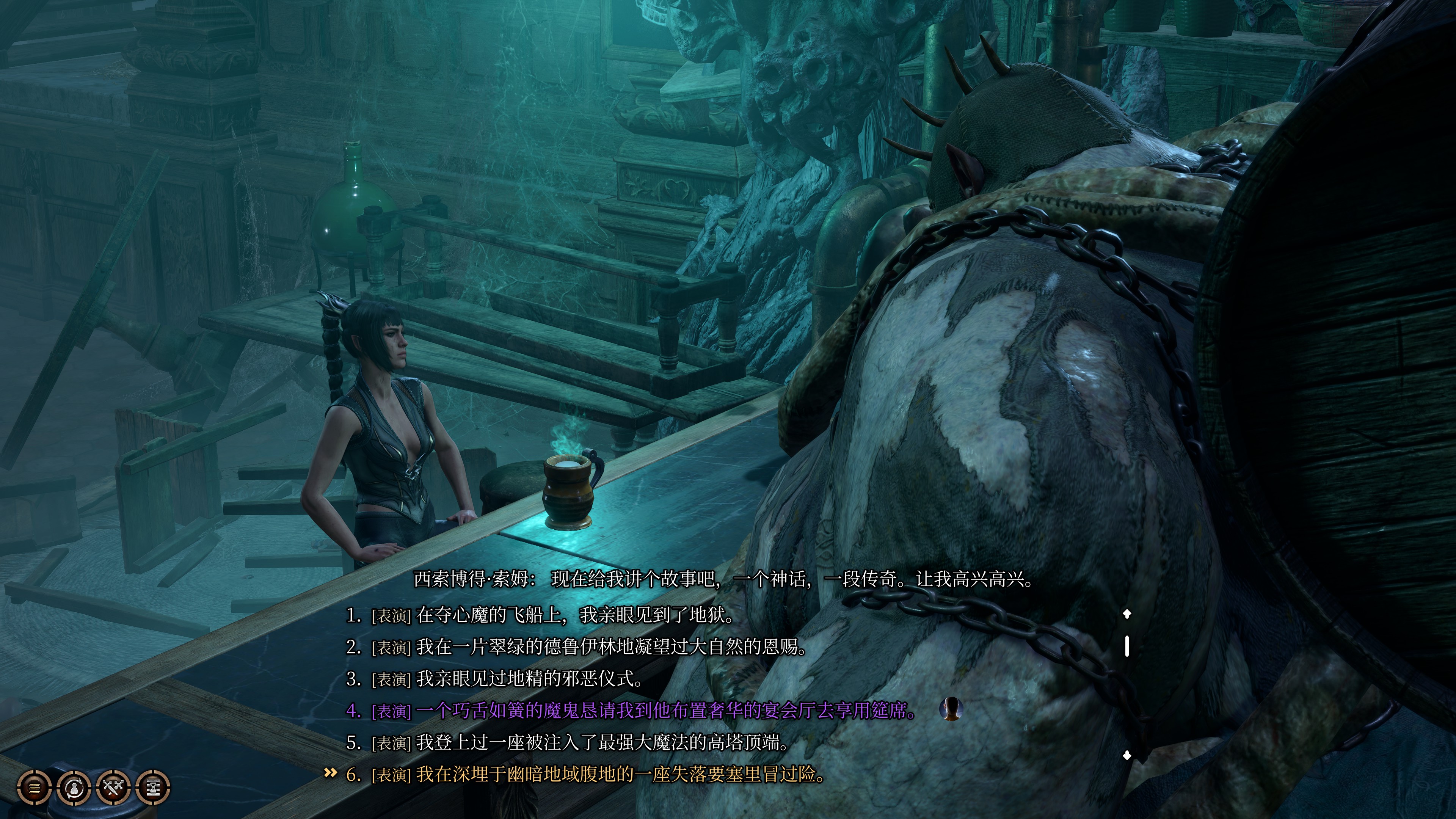1456x819 pixels.
Task: Click the dialogue options scrollbar handle
Action: pos(1127,646)
